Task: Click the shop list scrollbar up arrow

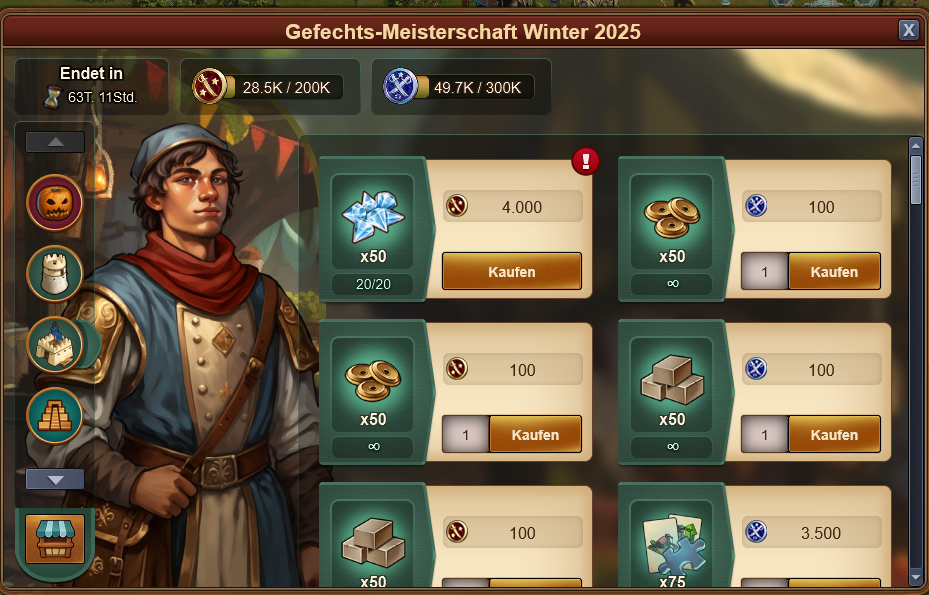Action: 915,145
